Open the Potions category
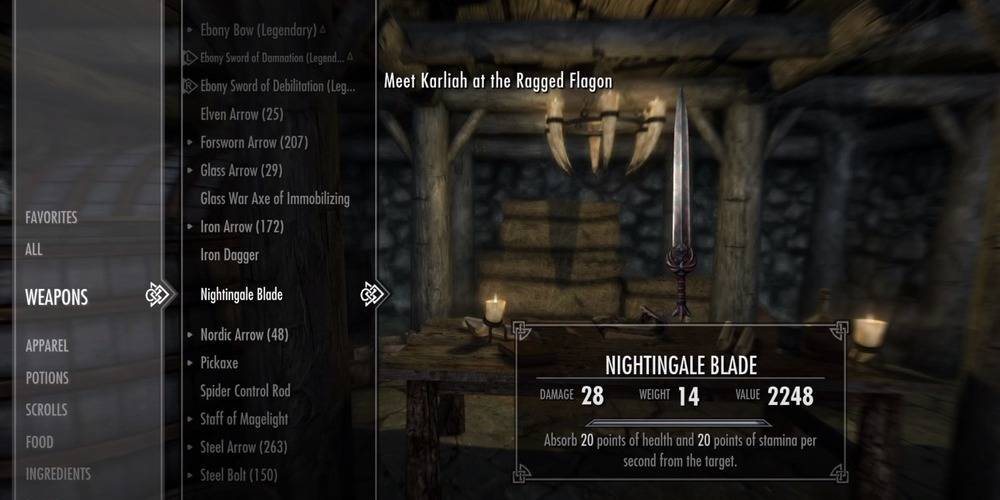The width and height of the screenshot is (1000, 500). tap(47, 378)
